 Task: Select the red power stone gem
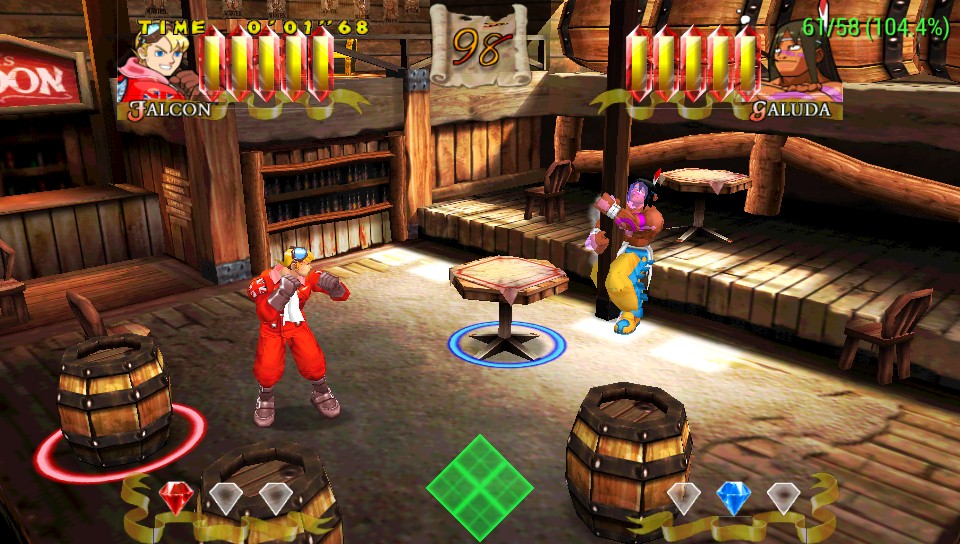coord(176,497)
